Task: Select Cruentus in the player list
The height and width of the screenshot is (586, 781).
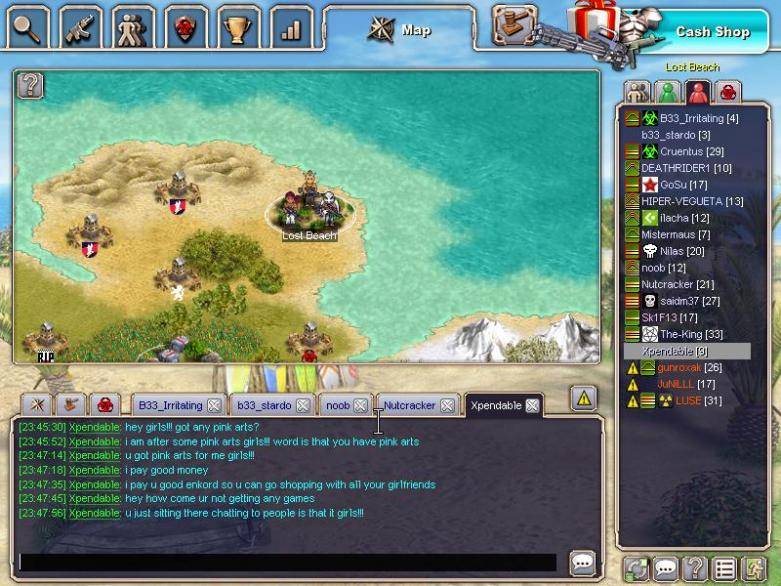Action: point(684,152)
